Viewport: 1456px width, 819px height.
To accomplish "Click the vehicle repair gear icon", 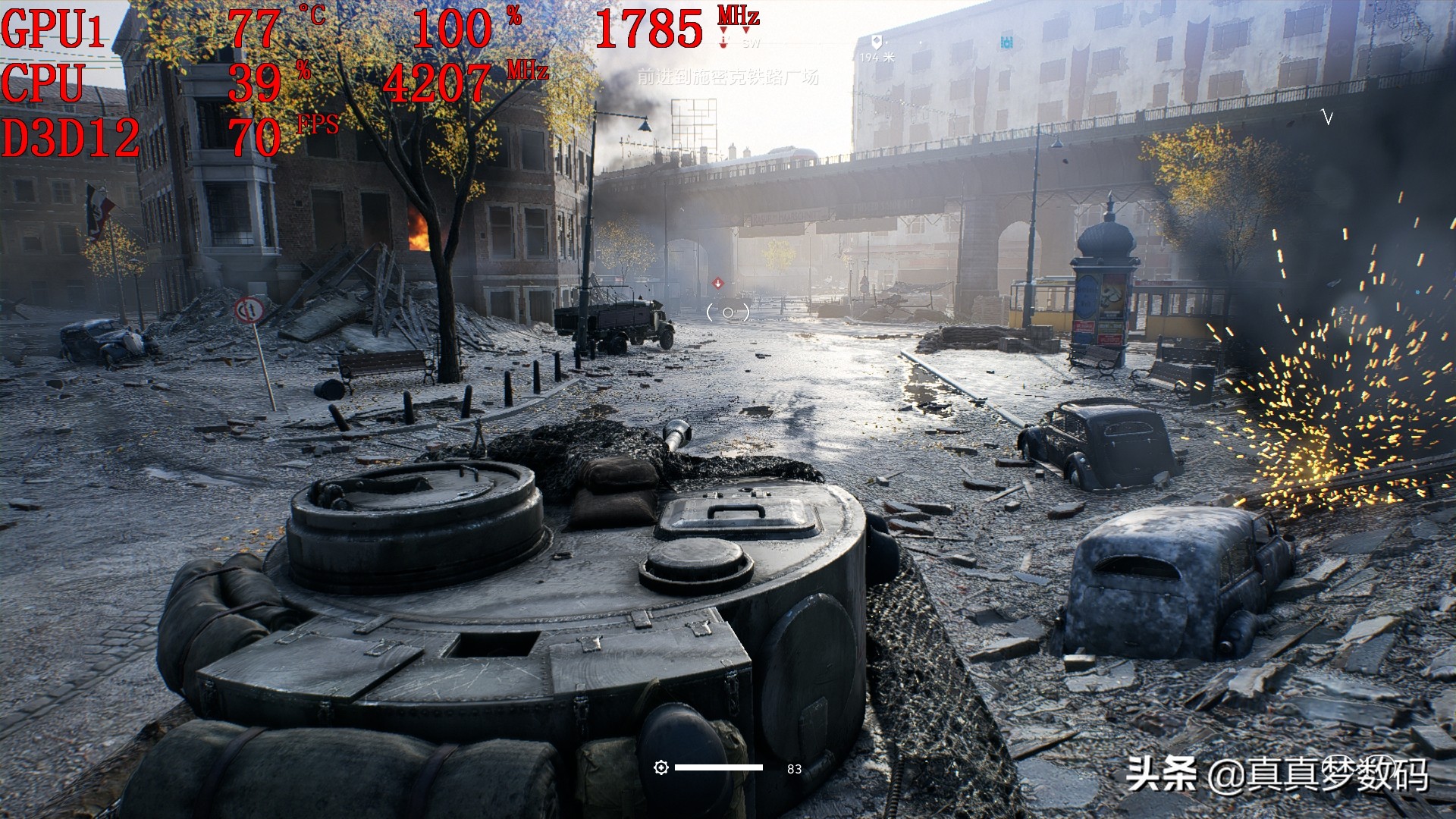I will point(661,768).
